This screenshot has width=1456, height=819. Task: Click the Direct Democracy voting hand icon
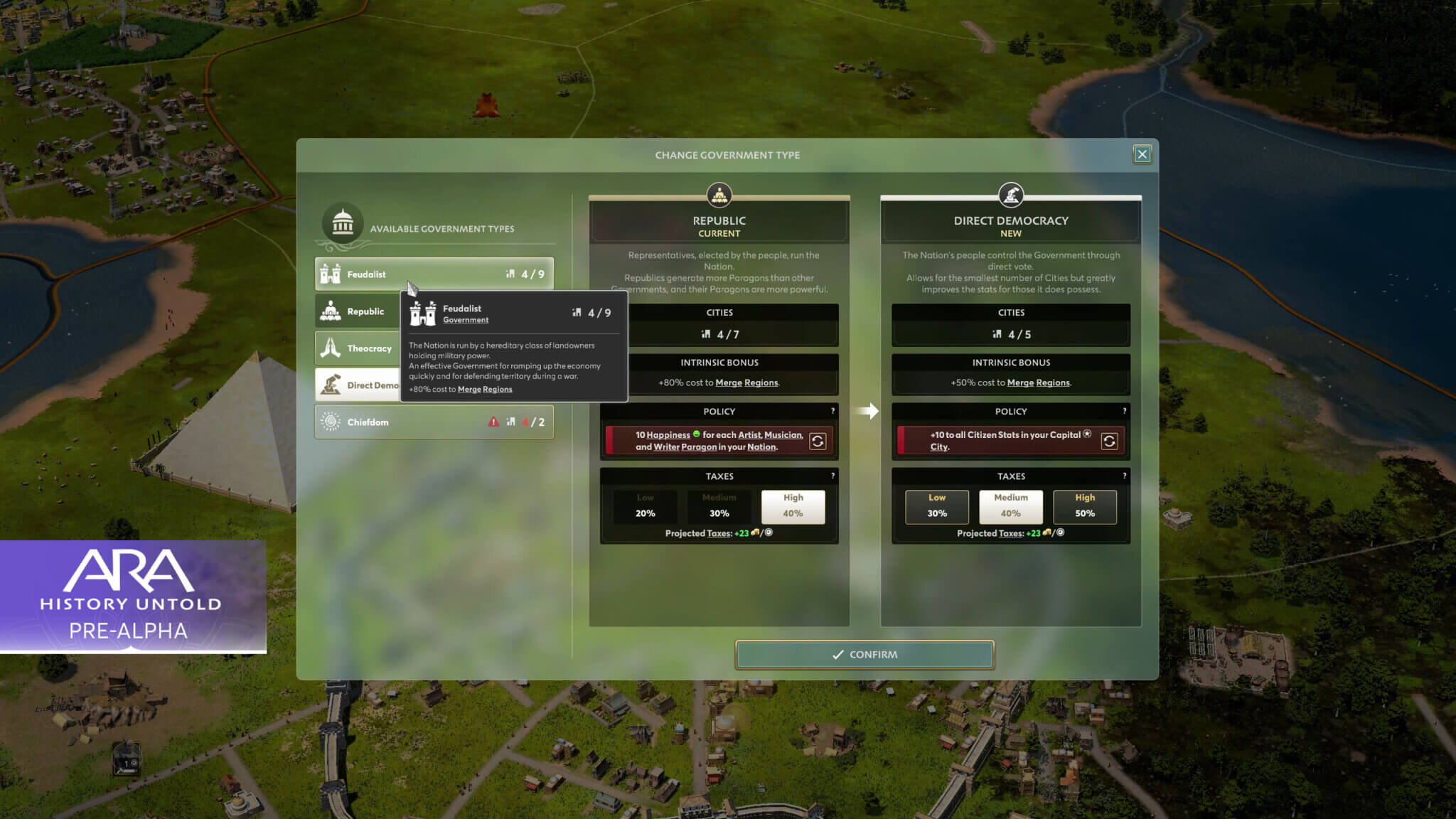coord(1010,195)
